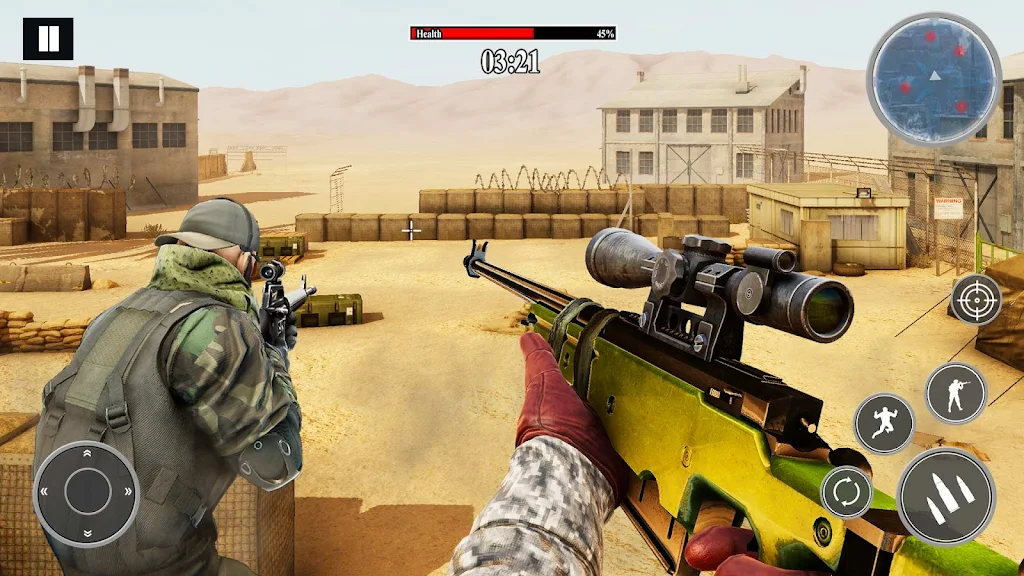Tap the circular arrows reload button
1024x576 pixels.
coord(846,492)
